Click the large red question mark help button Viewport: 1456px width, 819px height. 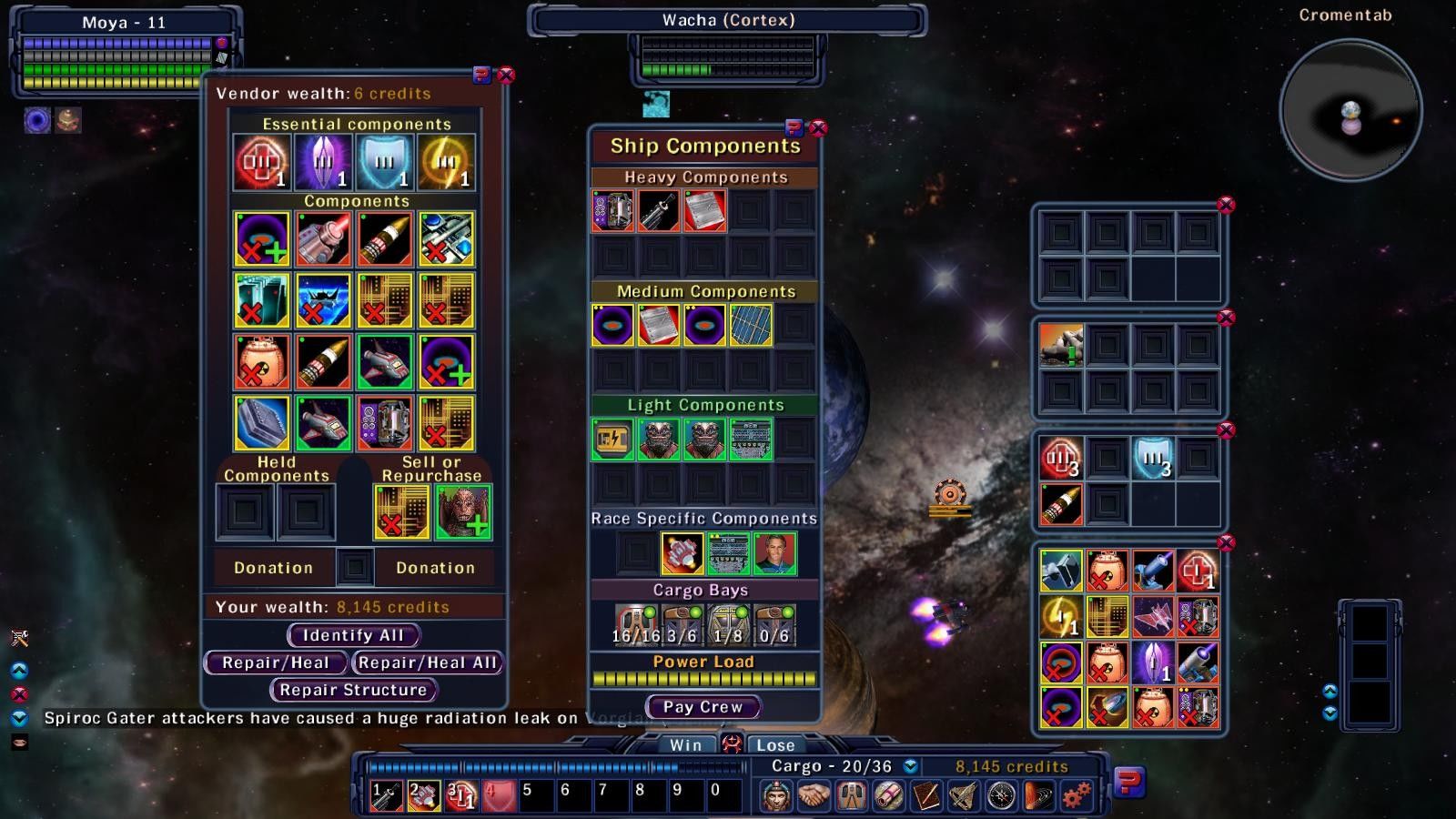tap(1128, 782)
